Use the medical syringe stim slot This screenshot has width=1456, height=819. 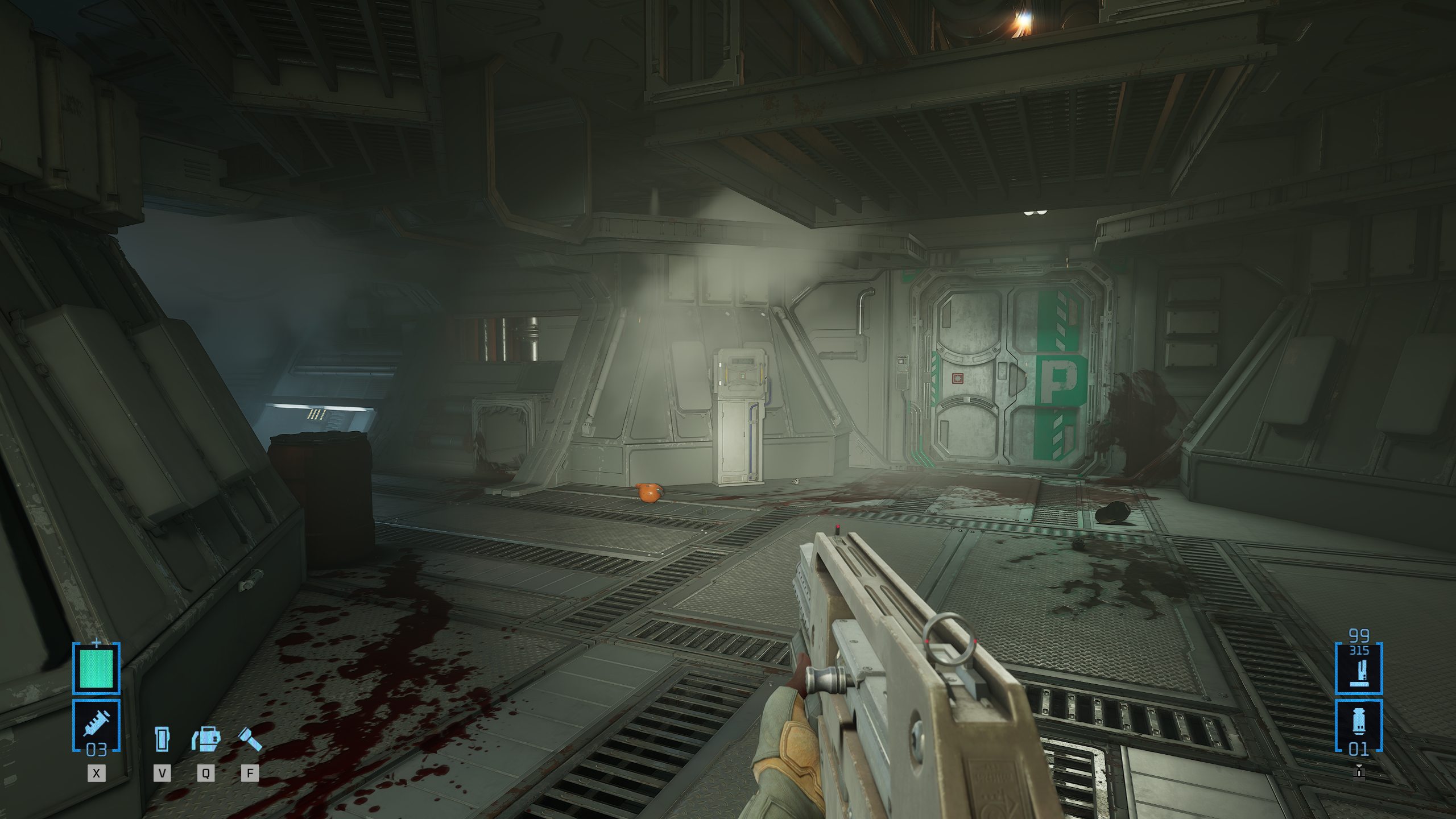tap(96, 725)
